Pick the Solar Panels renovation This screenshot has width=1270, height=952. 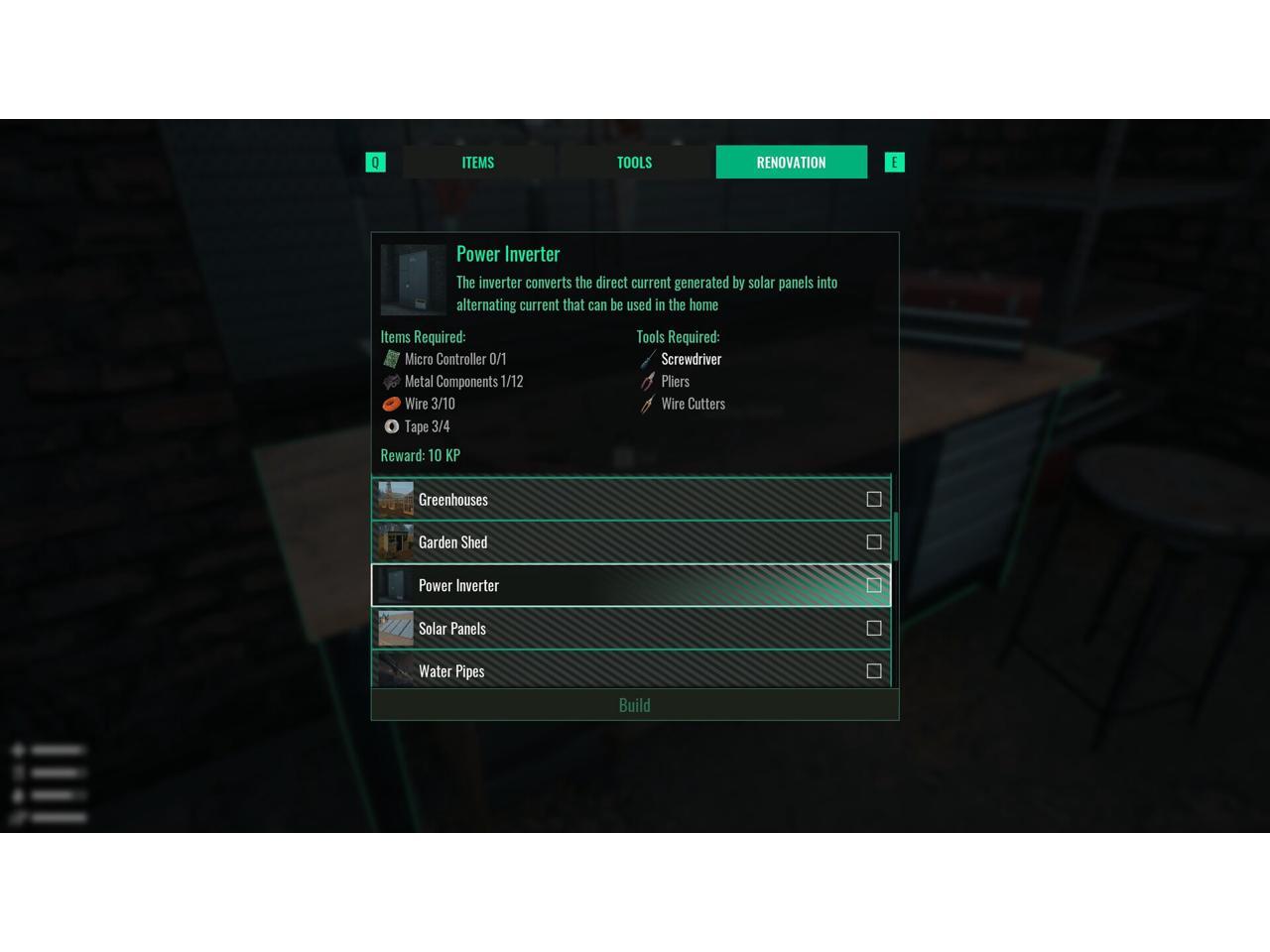615,629
